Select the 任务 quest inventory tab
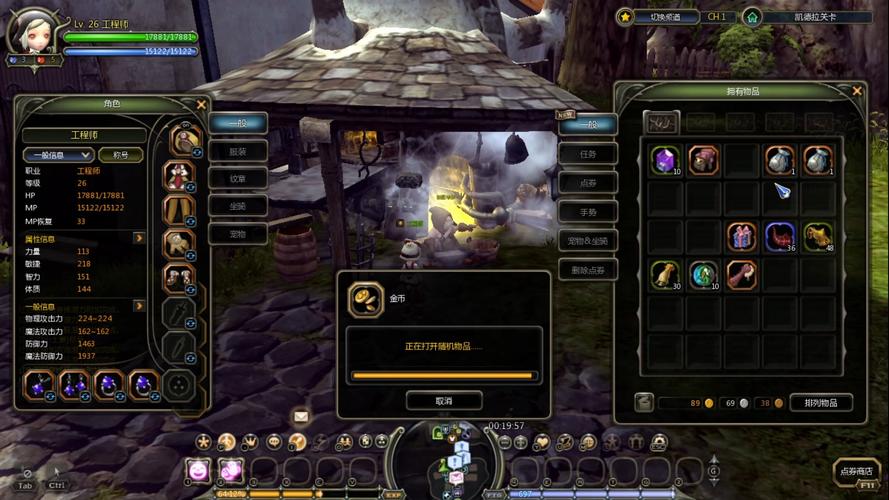Image resolution: width=889 pixels, height=500 pixels. (588, 155)
